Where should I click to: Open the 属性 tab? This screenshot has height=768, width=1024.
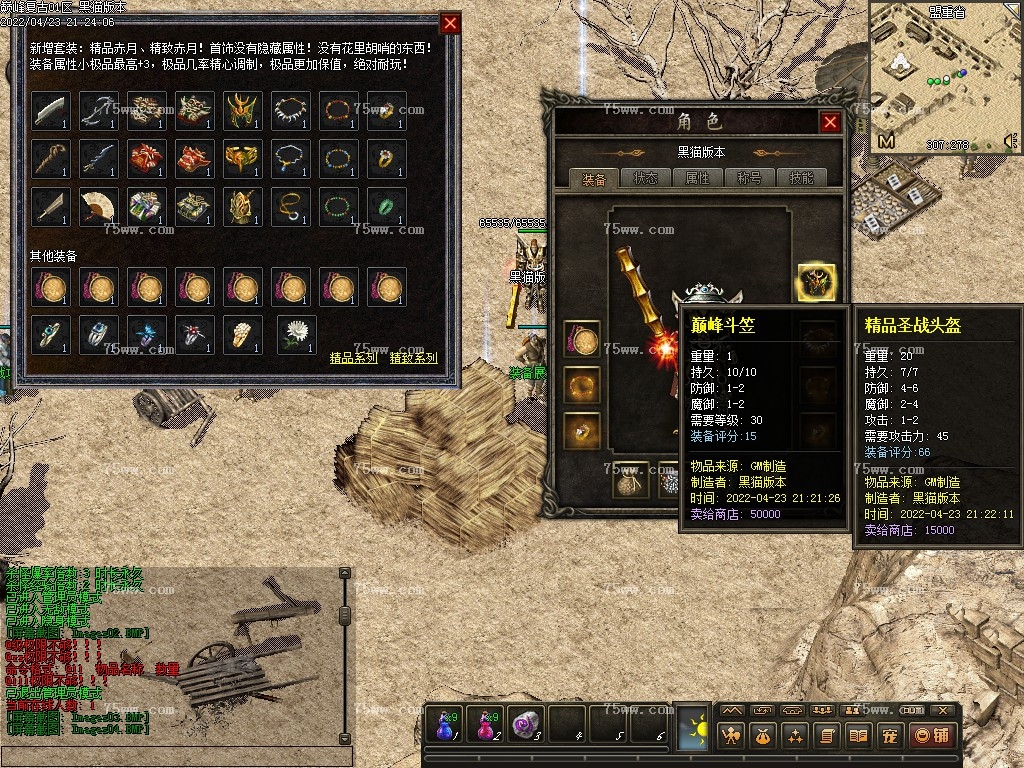(x=697, y=179)
